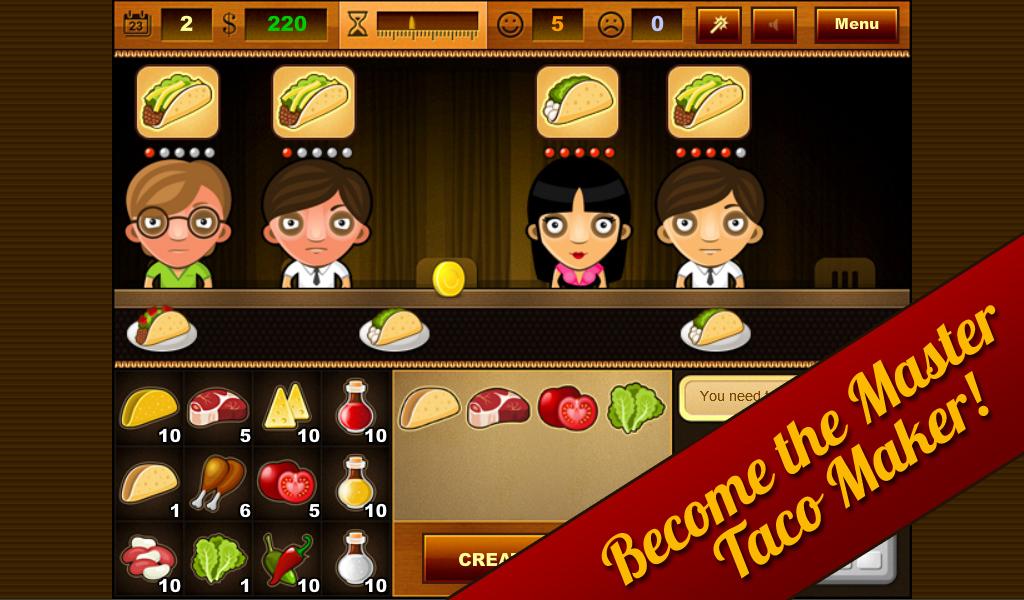Viewport: 1024px width, 600px height.
Task: Select the lettuce in the ingredient grid
Action: tap(218, 557)
